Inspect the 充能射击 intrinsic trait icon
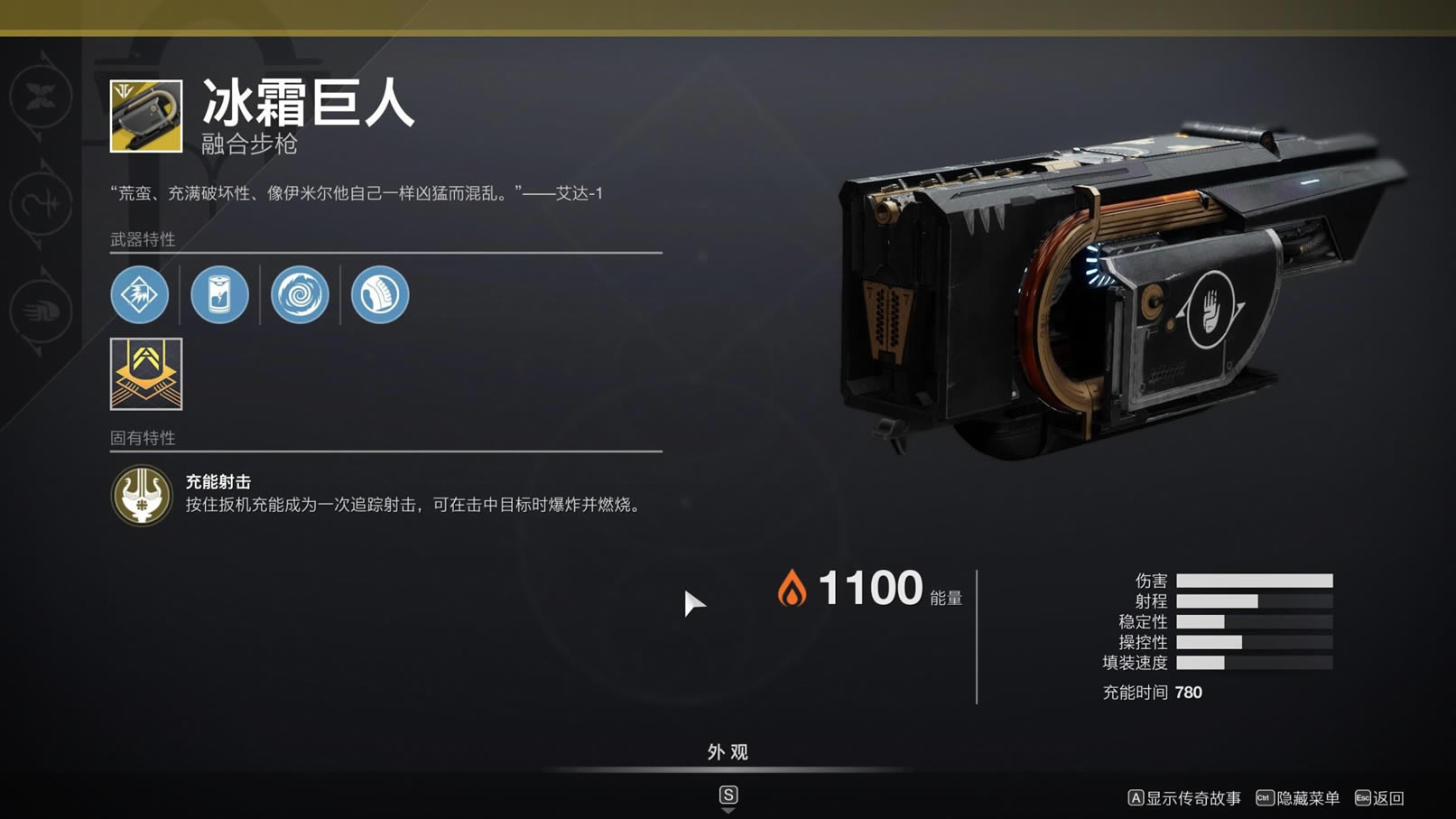This screenshot has width=1456, height=819. (142, 495)
